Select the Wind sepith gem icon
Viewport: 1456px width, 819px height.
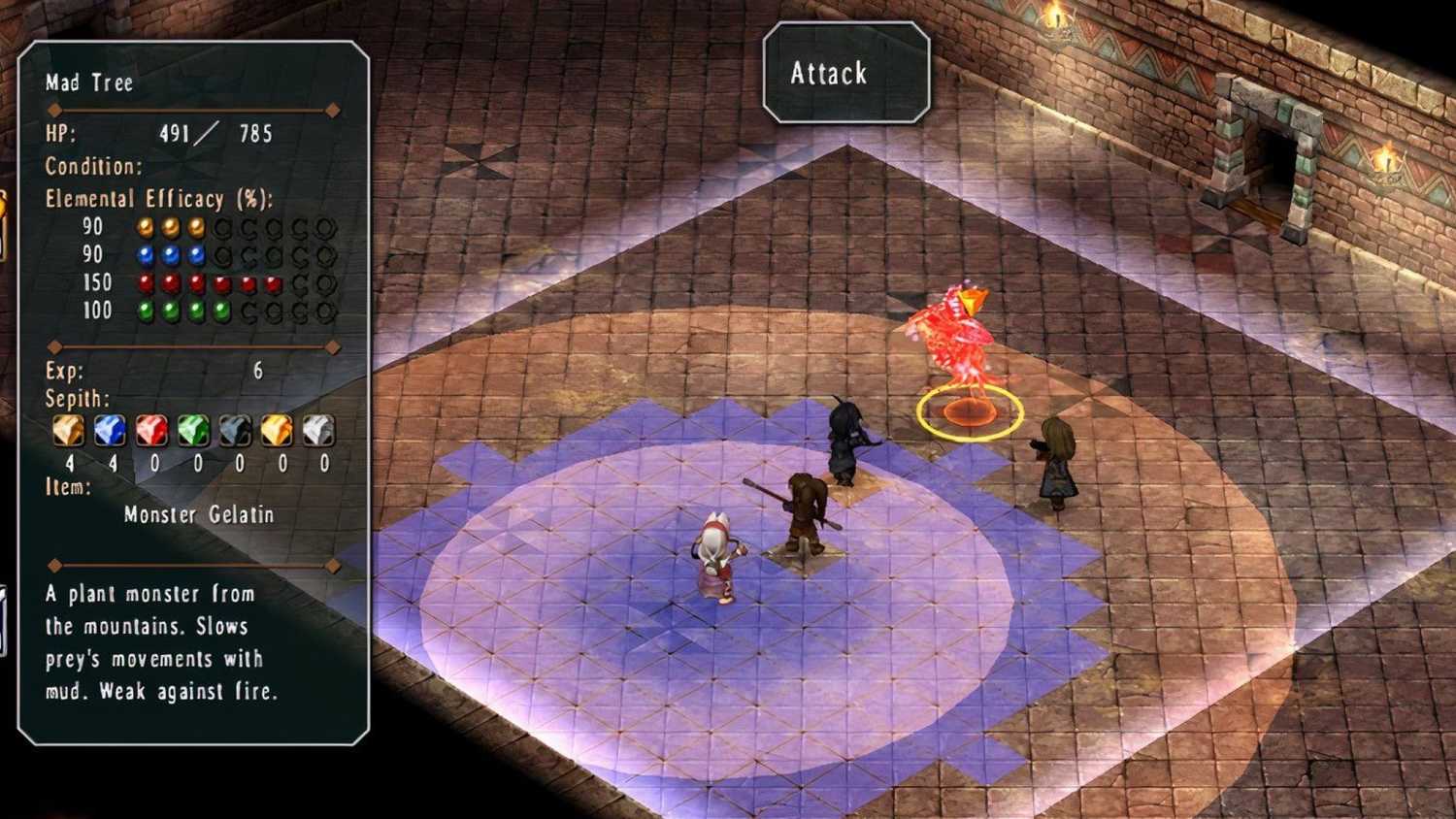tap(192, 430)
